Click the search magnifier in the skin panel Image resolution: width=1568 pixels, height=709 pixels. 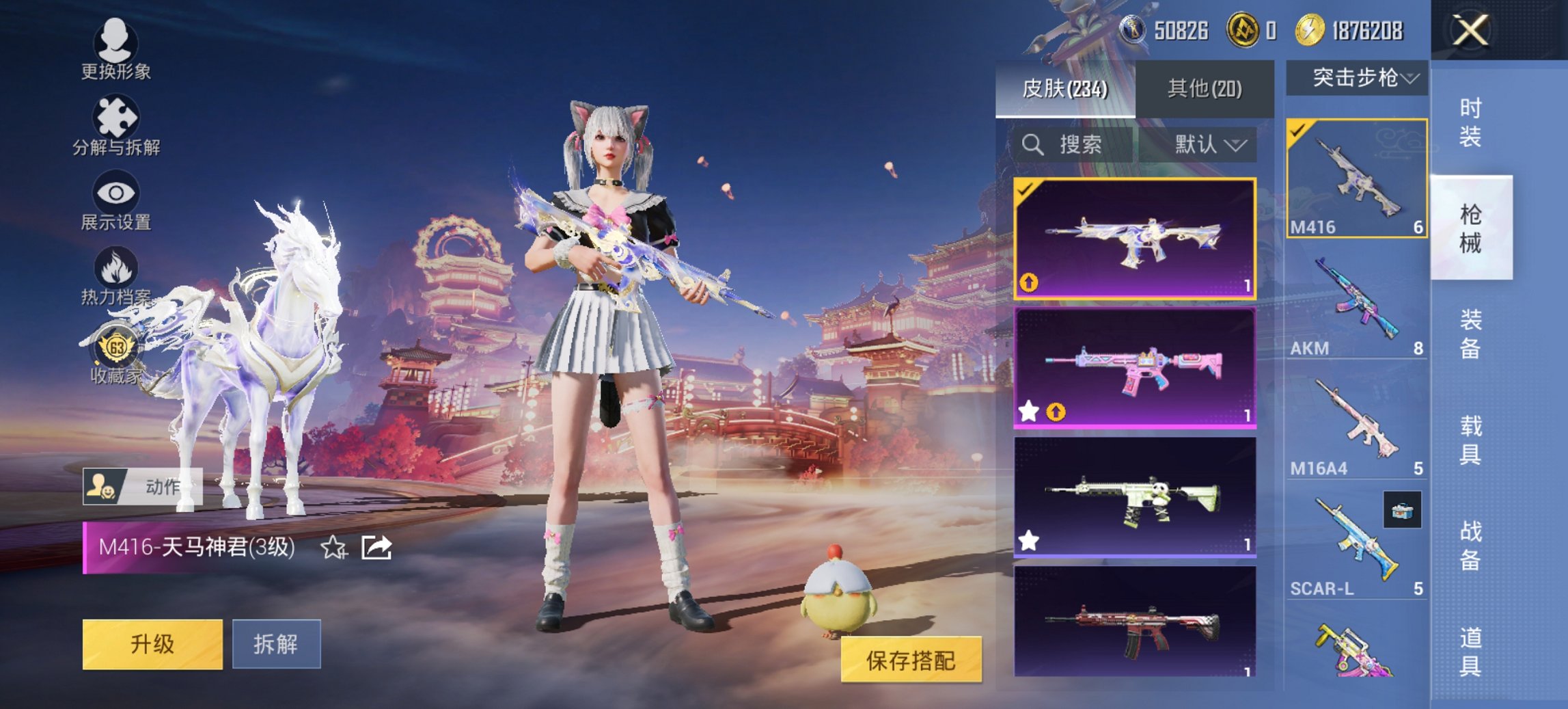tap(1032, 146)
